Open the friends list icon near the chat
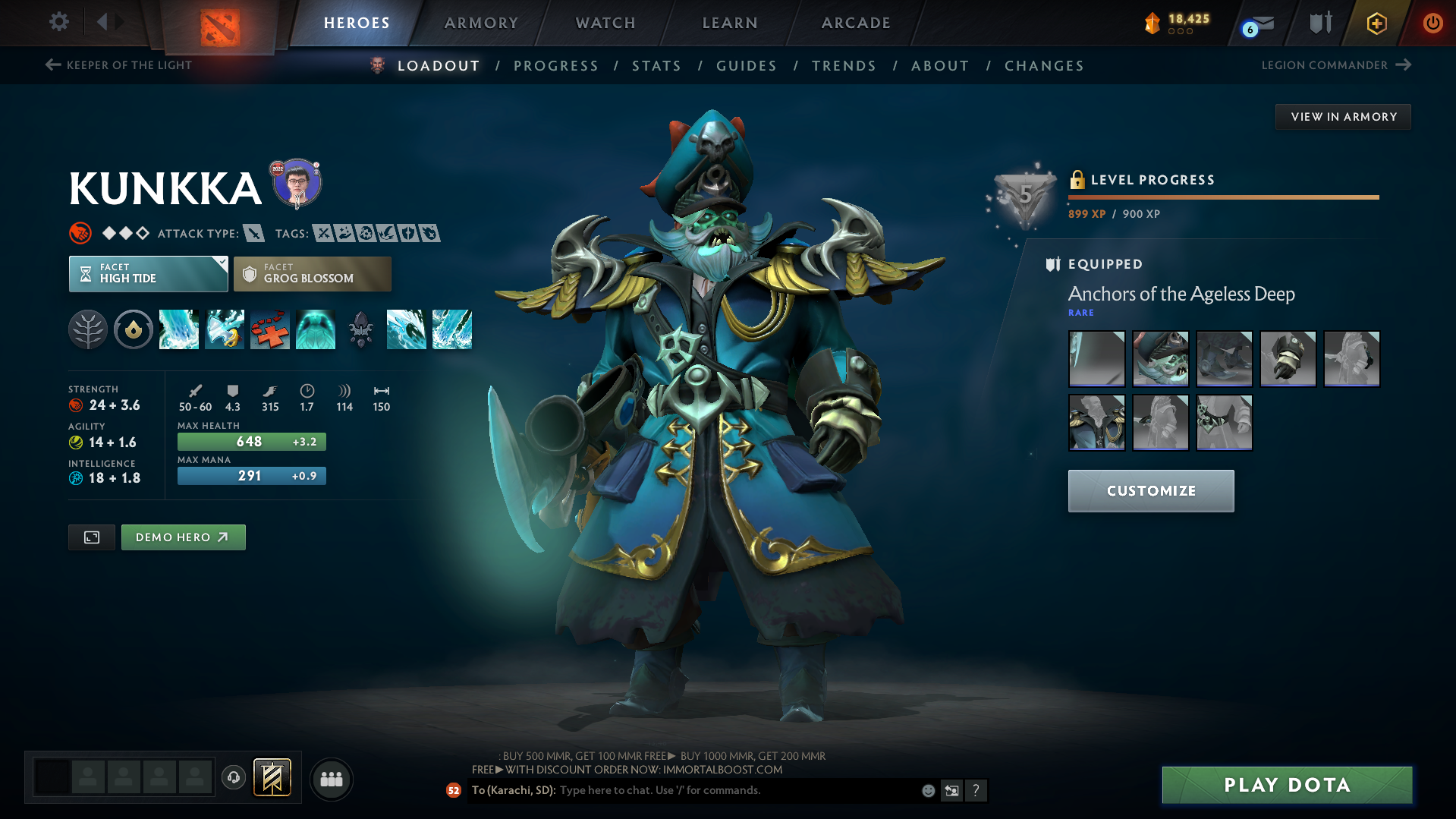 331,779
